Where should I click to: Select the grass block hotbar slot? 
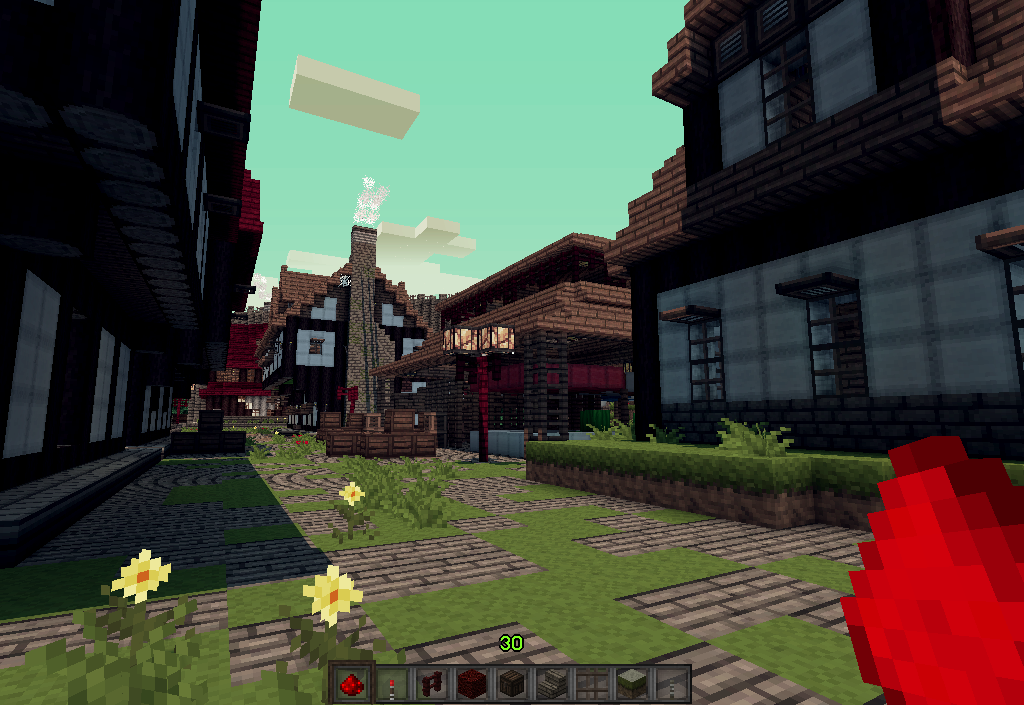point(632,685)
